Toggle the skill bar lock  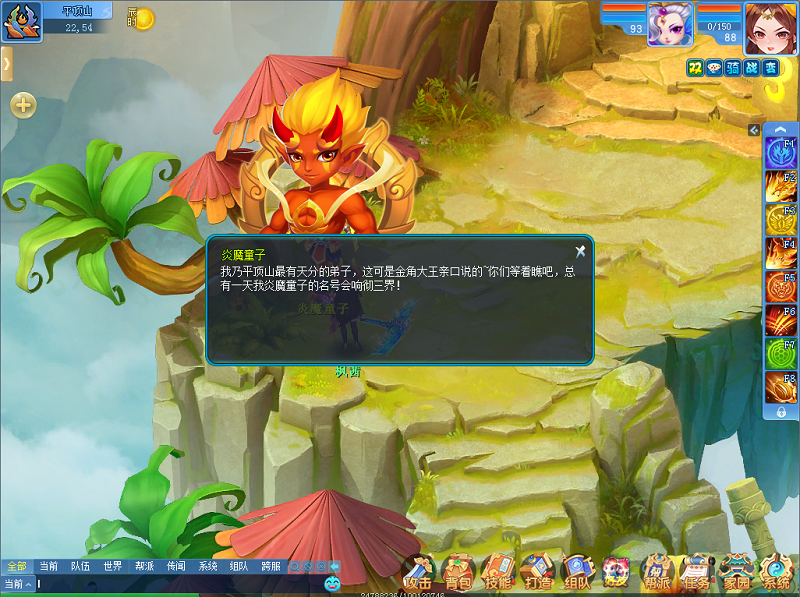[x=780, y=412]
